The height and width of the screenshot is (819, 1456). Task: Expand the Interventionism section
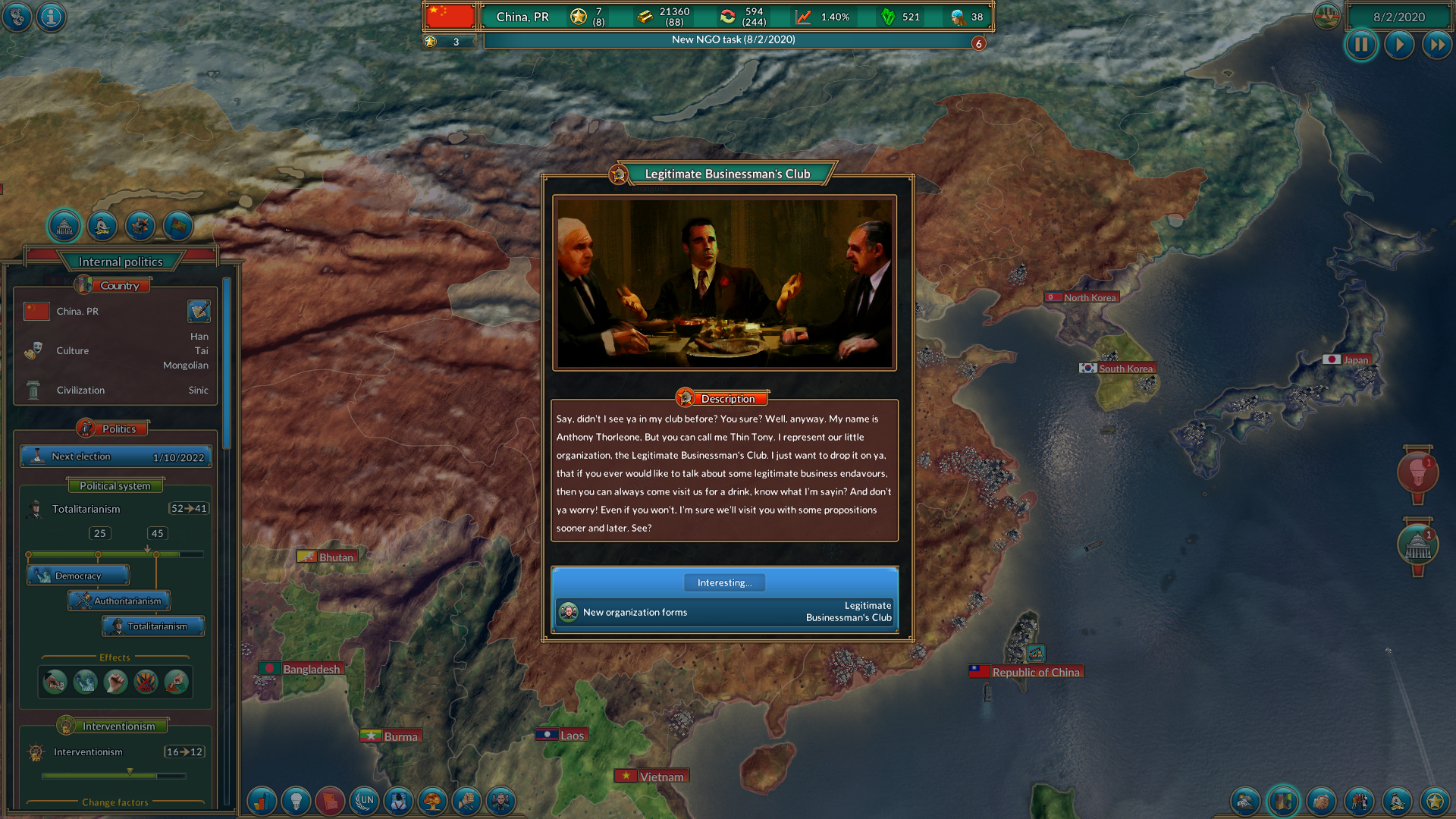tap(111, 725)
